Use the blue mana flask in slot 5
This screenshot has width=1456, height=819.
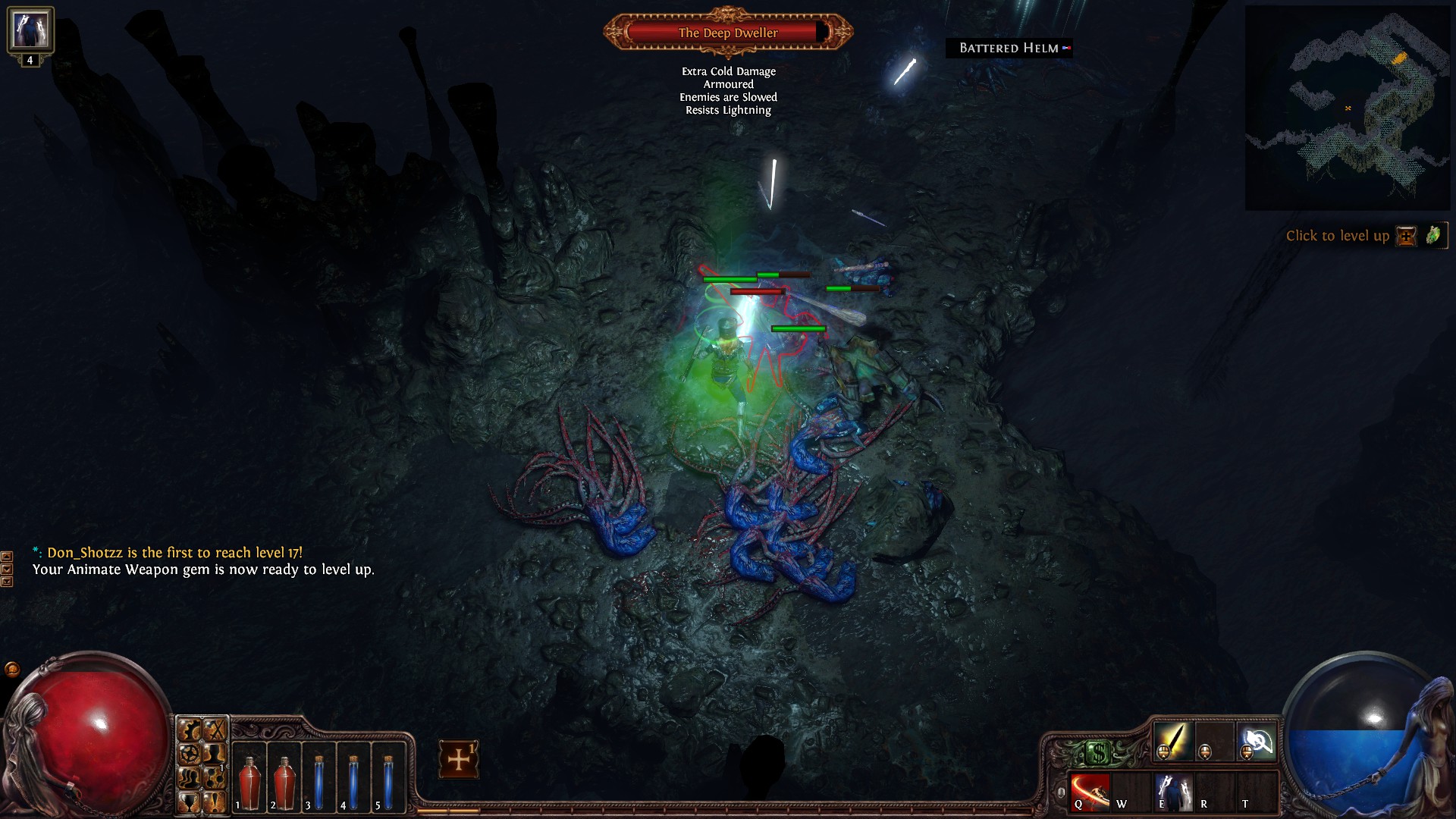388,778
